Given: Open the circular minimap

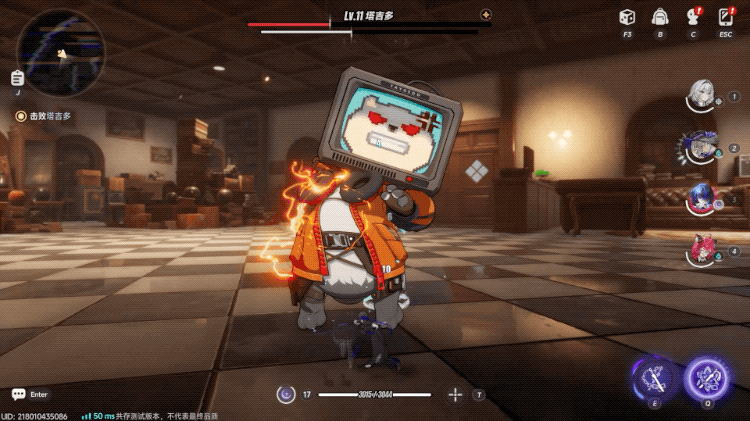Looking at the screenshot, I should click(x=58, y=53).
